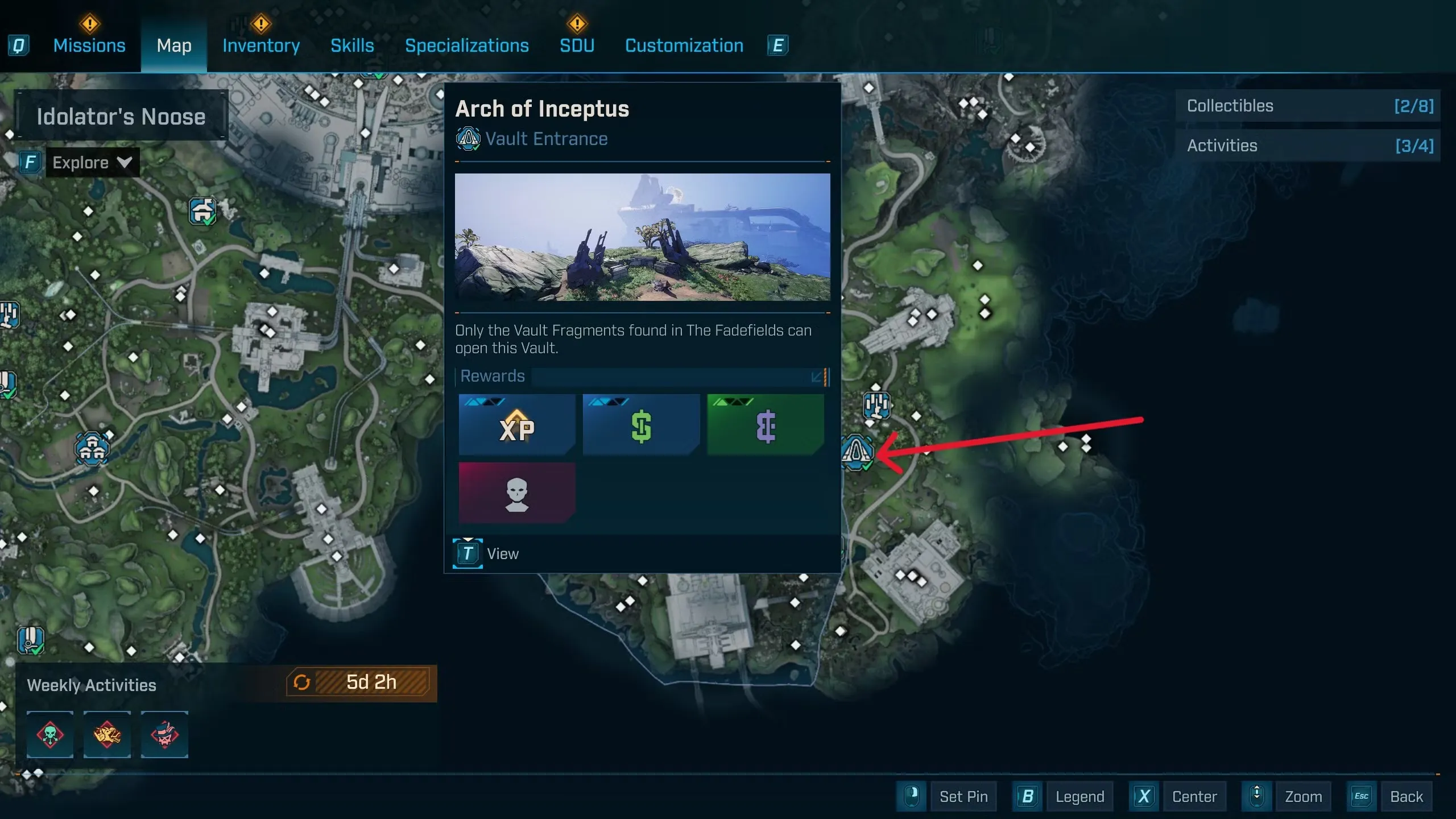Select the green skull weekly activity
The image size is (1456, 819).
coord(50,734)
